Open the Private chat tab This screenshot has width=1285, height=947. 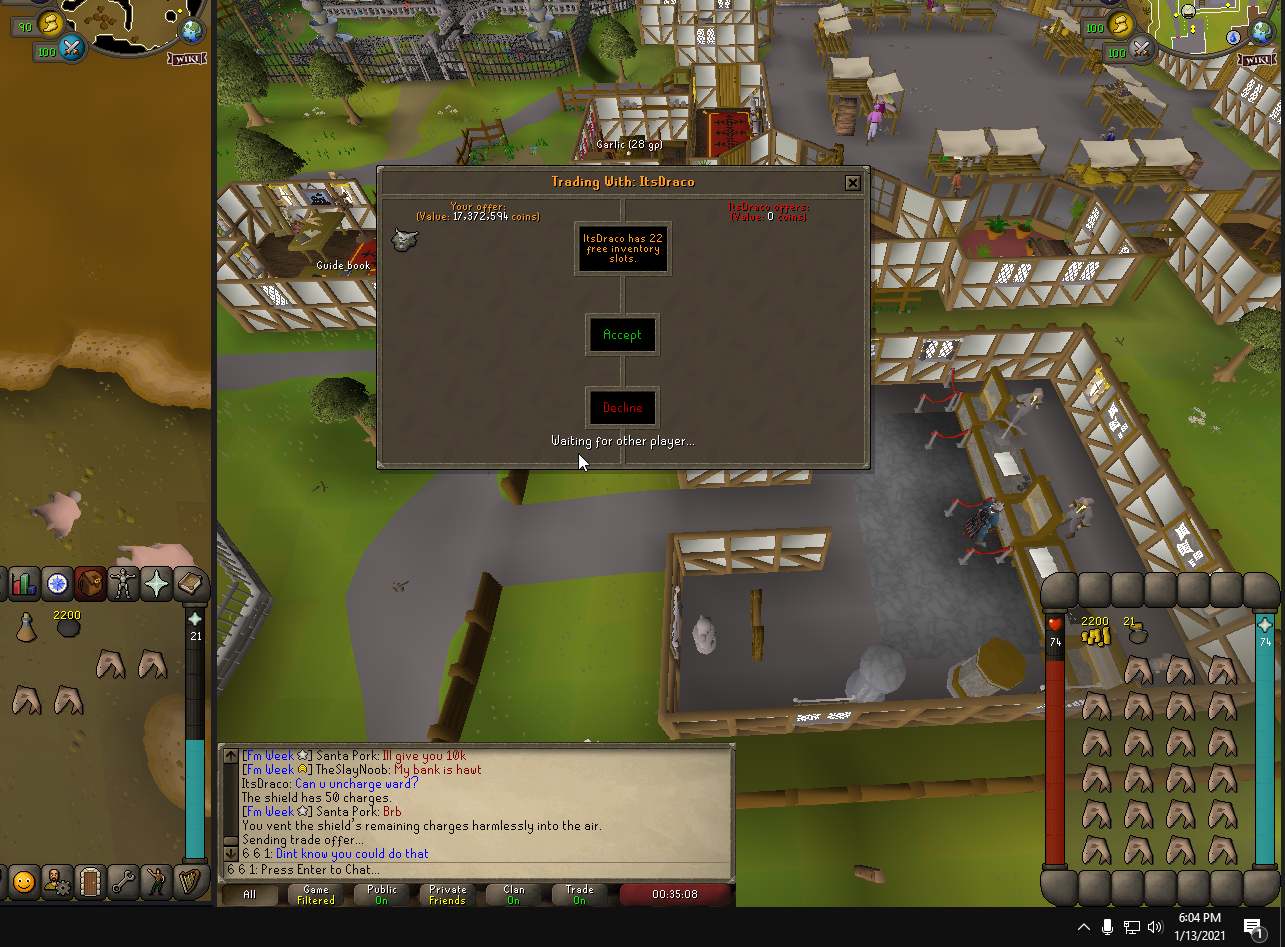447,895
